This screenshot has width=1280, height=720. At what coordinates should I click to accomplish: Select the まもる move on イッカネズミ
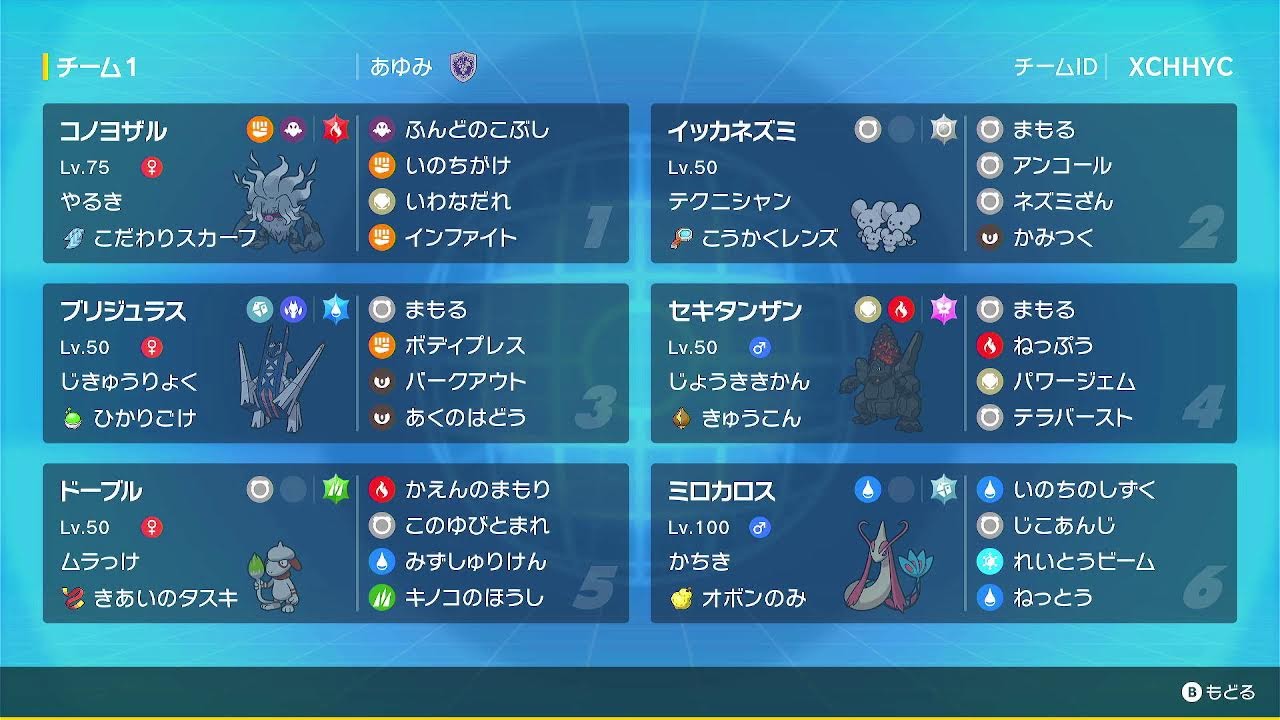point(1031,128)
